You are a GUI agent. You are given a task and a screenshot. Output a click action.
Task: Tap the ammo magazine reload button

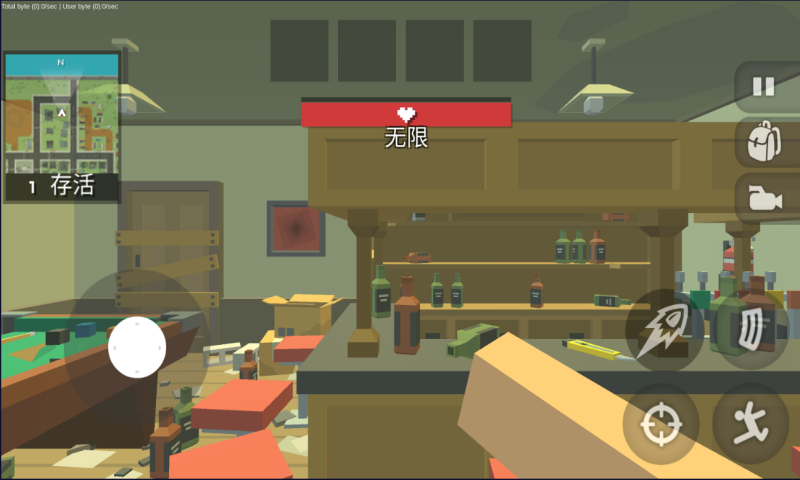tap(751, 330)
